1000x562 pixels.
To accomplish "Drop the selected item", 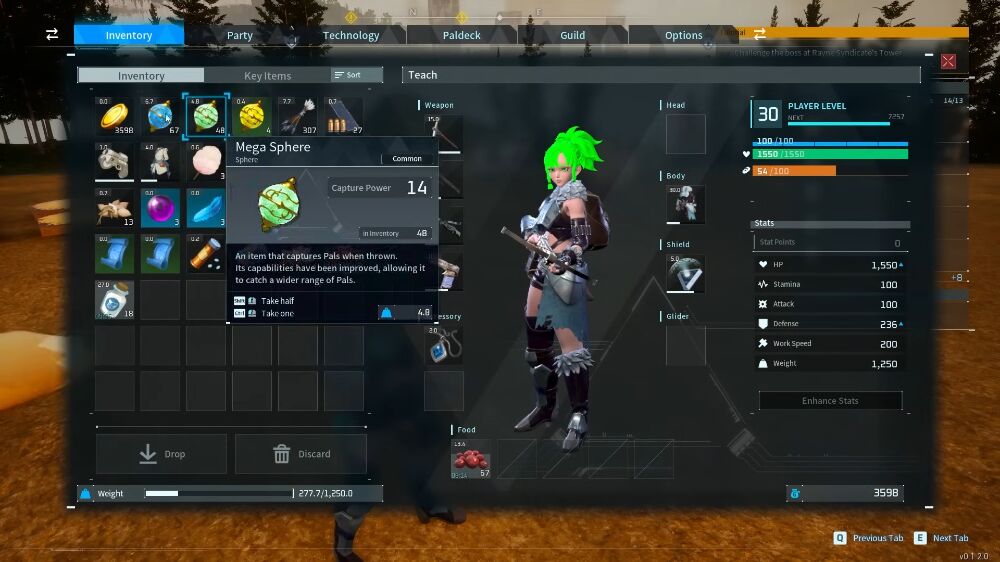I will [x=161, y=454].
